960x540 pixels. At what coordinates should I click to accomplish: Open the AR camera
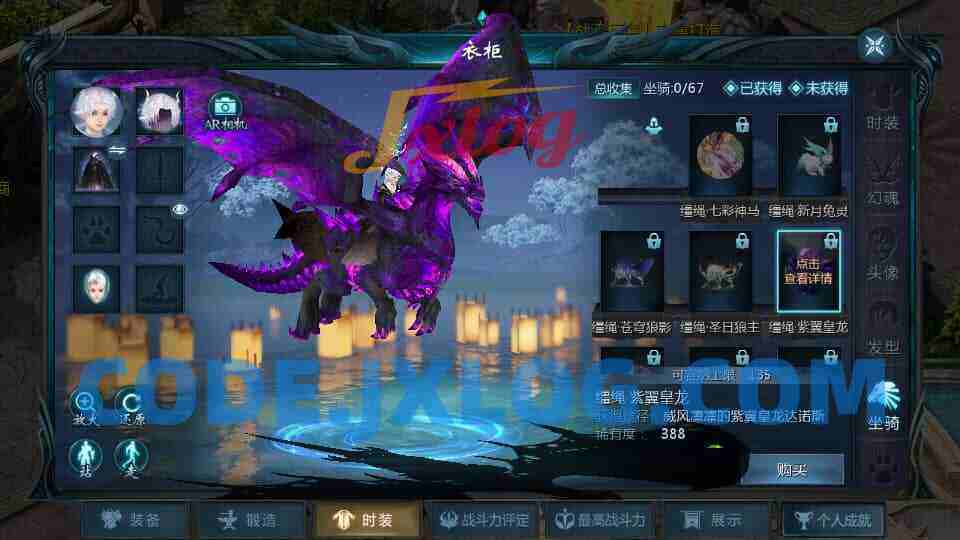[x=224, y=109]
